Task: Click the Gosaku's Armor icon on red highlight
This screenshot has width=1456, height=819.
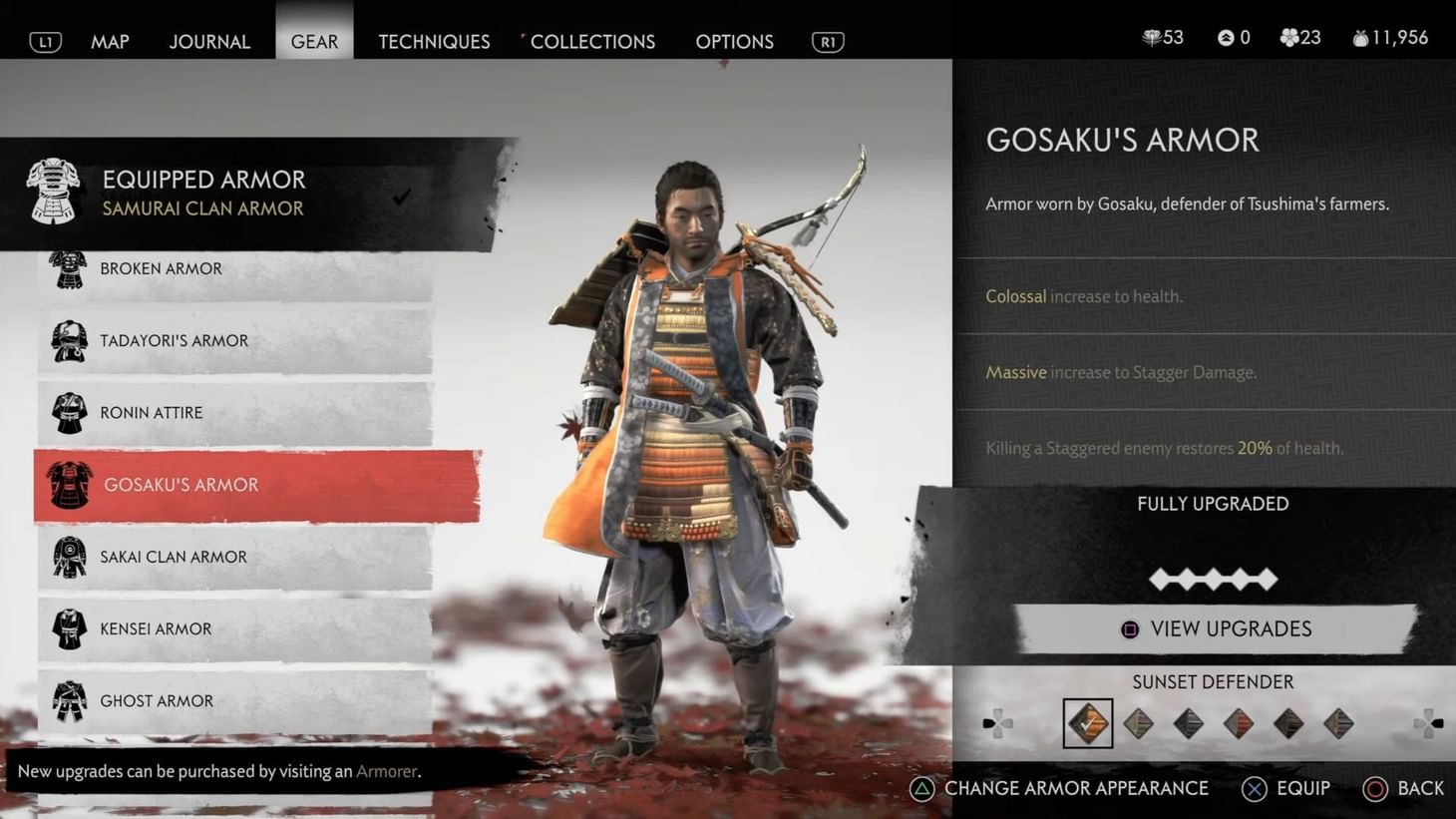Action: [x=68, y=485]
